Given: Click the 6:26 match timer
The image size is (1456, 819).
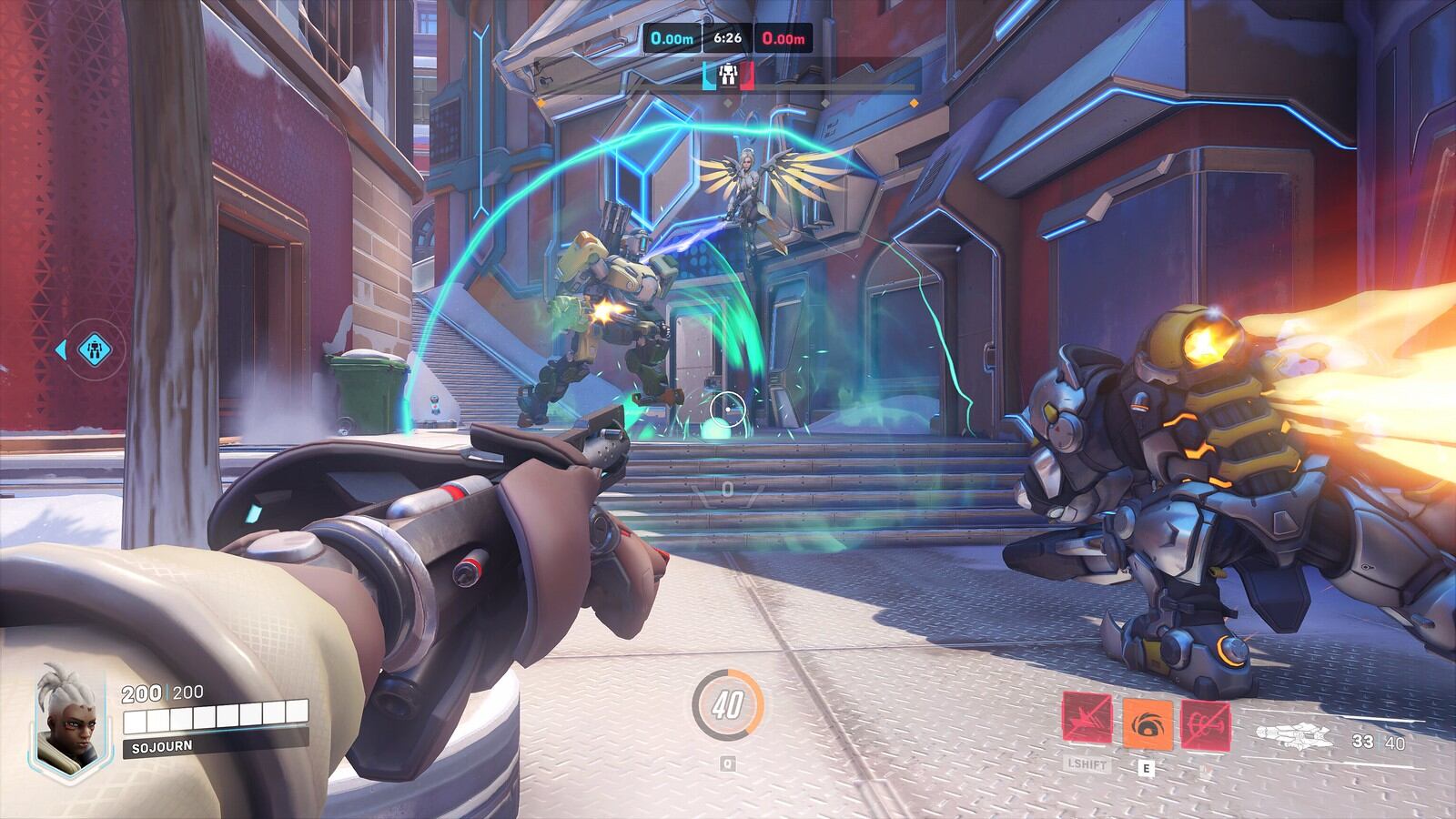Looking at the screenshot, I should point(727,38).
